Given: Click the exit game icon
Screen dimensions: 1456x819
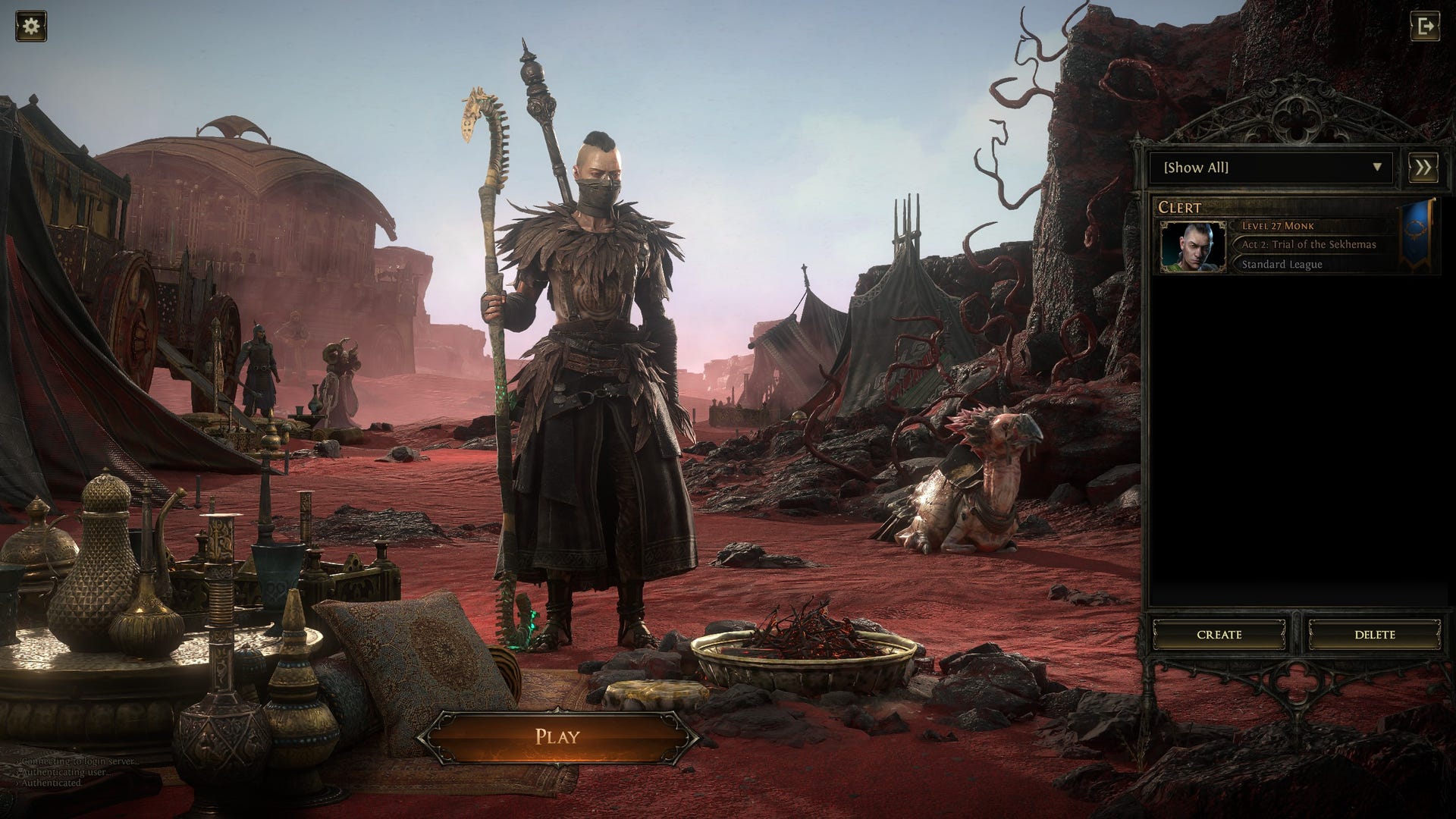Looking at the screenshot, I should [1424, 27].
